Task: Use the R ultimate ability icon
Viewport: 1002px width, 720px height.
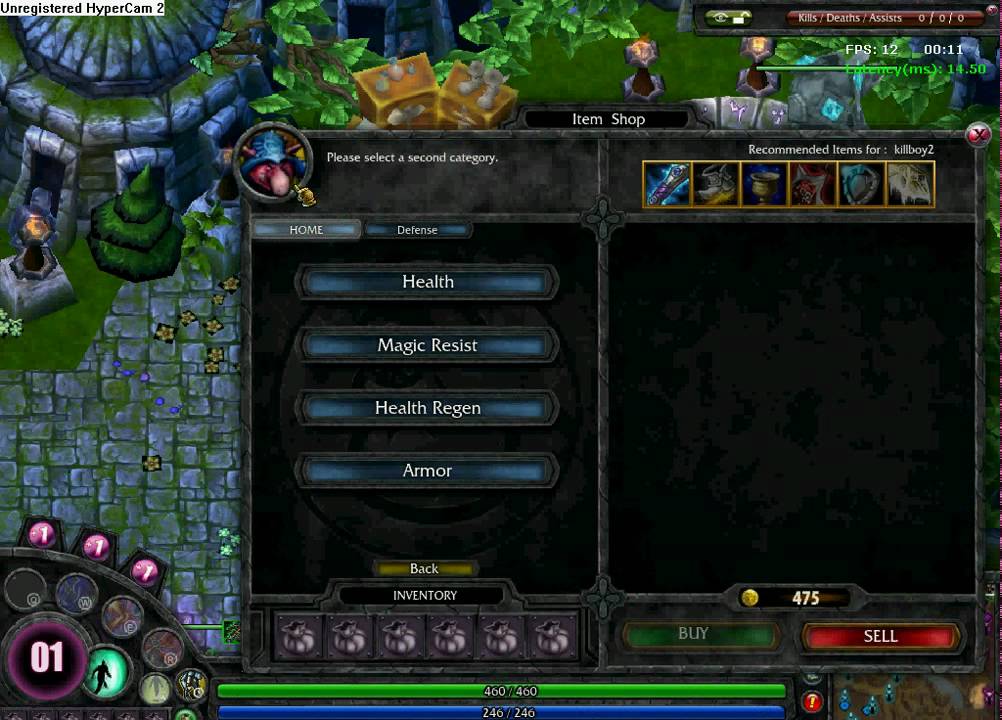Action: pos(161,649)
